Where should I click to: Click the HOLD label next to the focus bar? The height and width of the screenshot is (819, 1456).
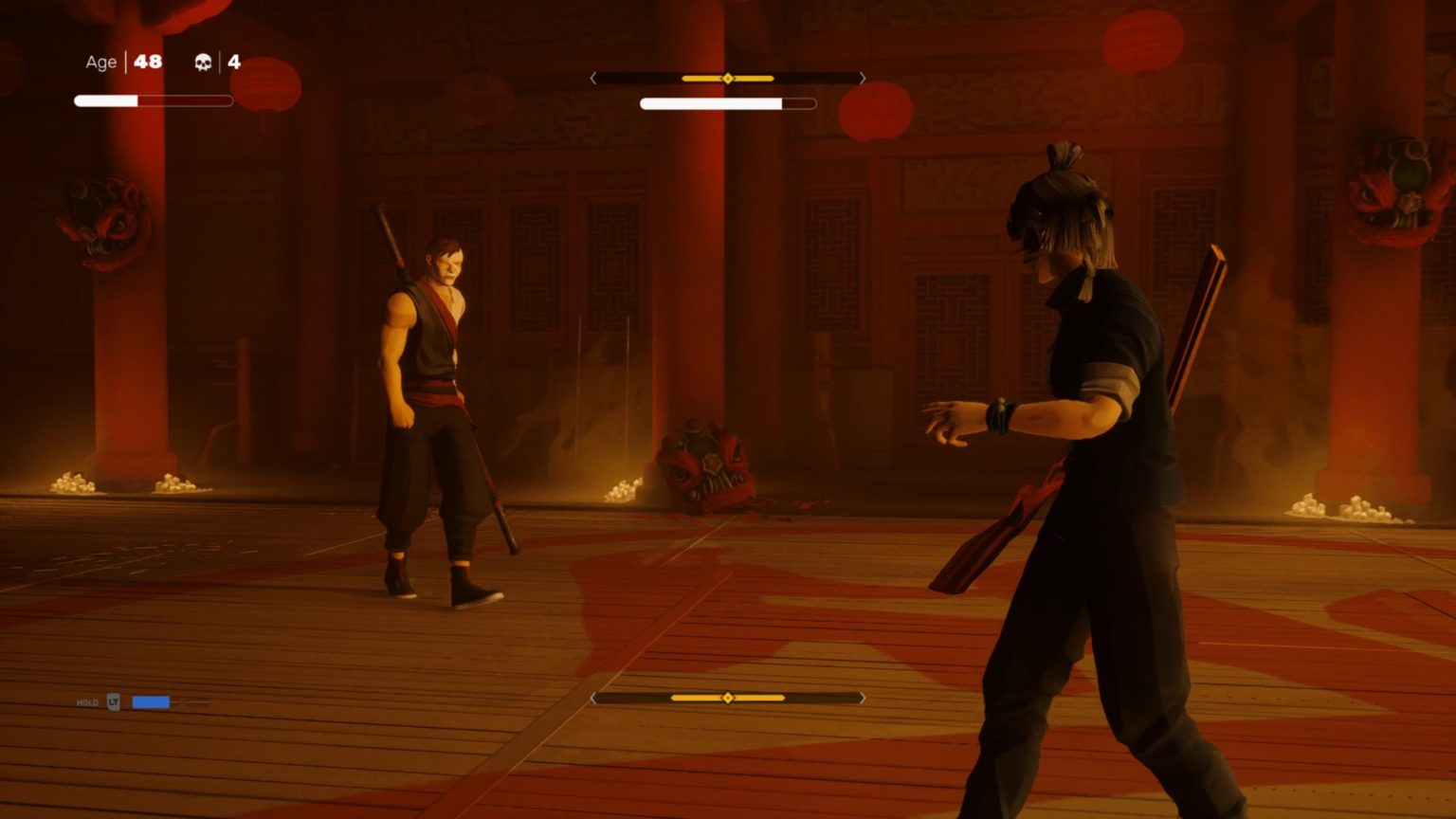[x=87, y=702]
